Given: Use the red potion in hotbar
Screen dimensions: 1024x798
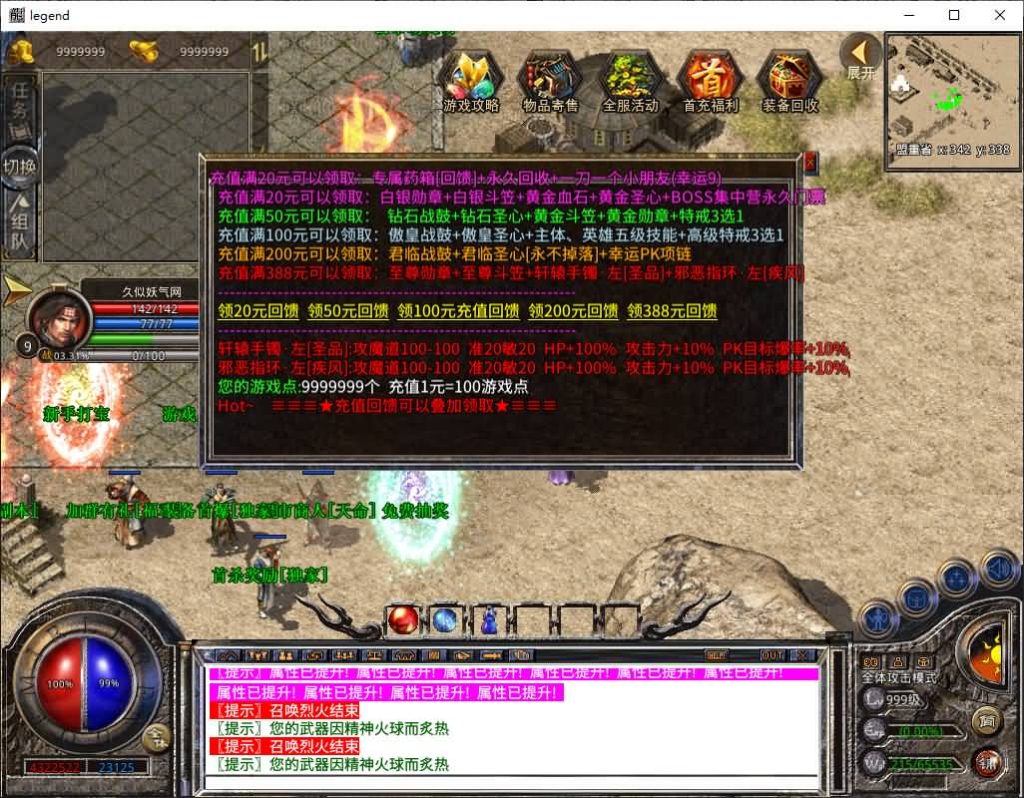Looking at the screenshot, I should click(x=403, y=620).
